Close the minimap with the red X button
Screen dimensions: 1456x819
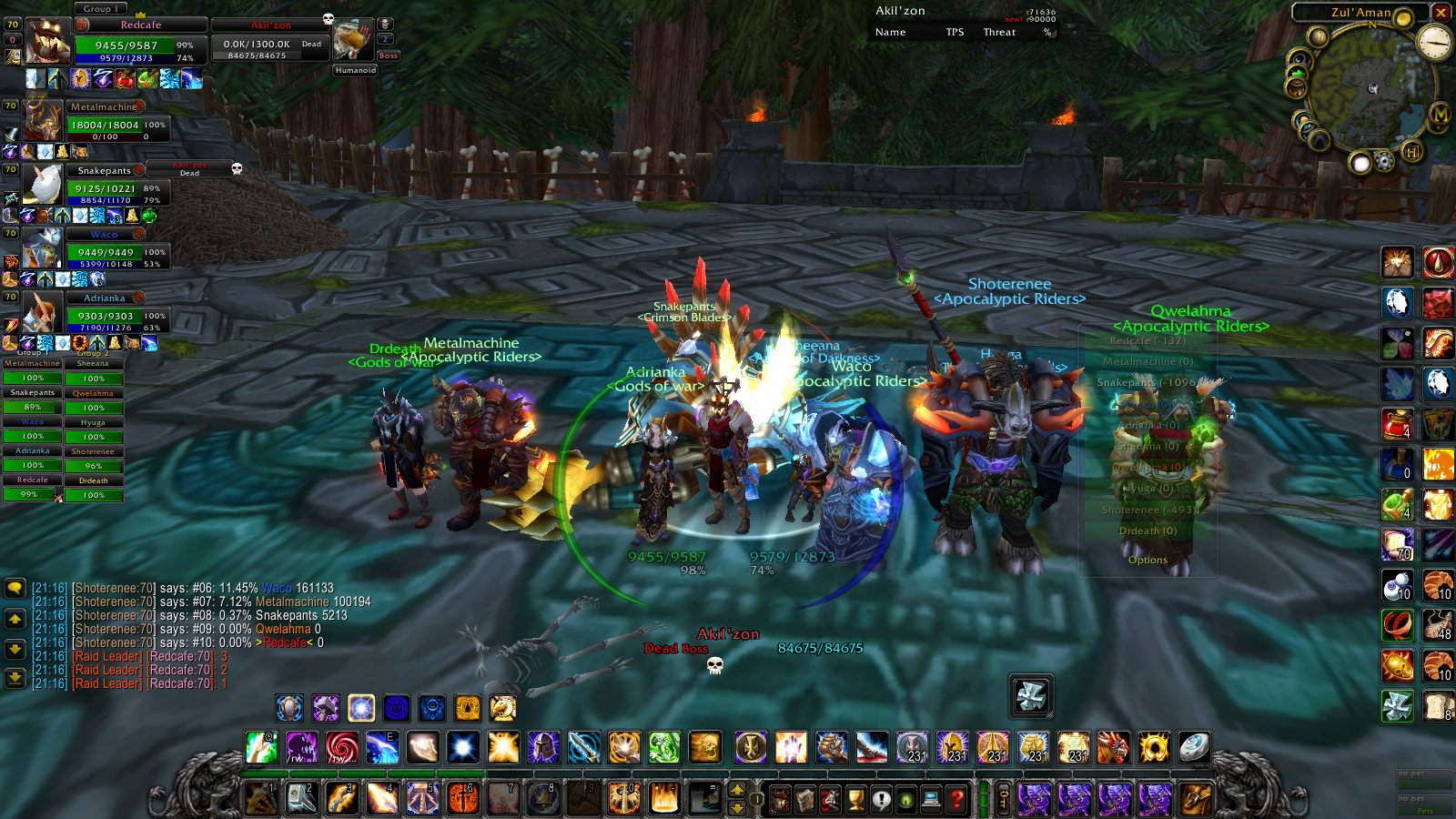1441,12
